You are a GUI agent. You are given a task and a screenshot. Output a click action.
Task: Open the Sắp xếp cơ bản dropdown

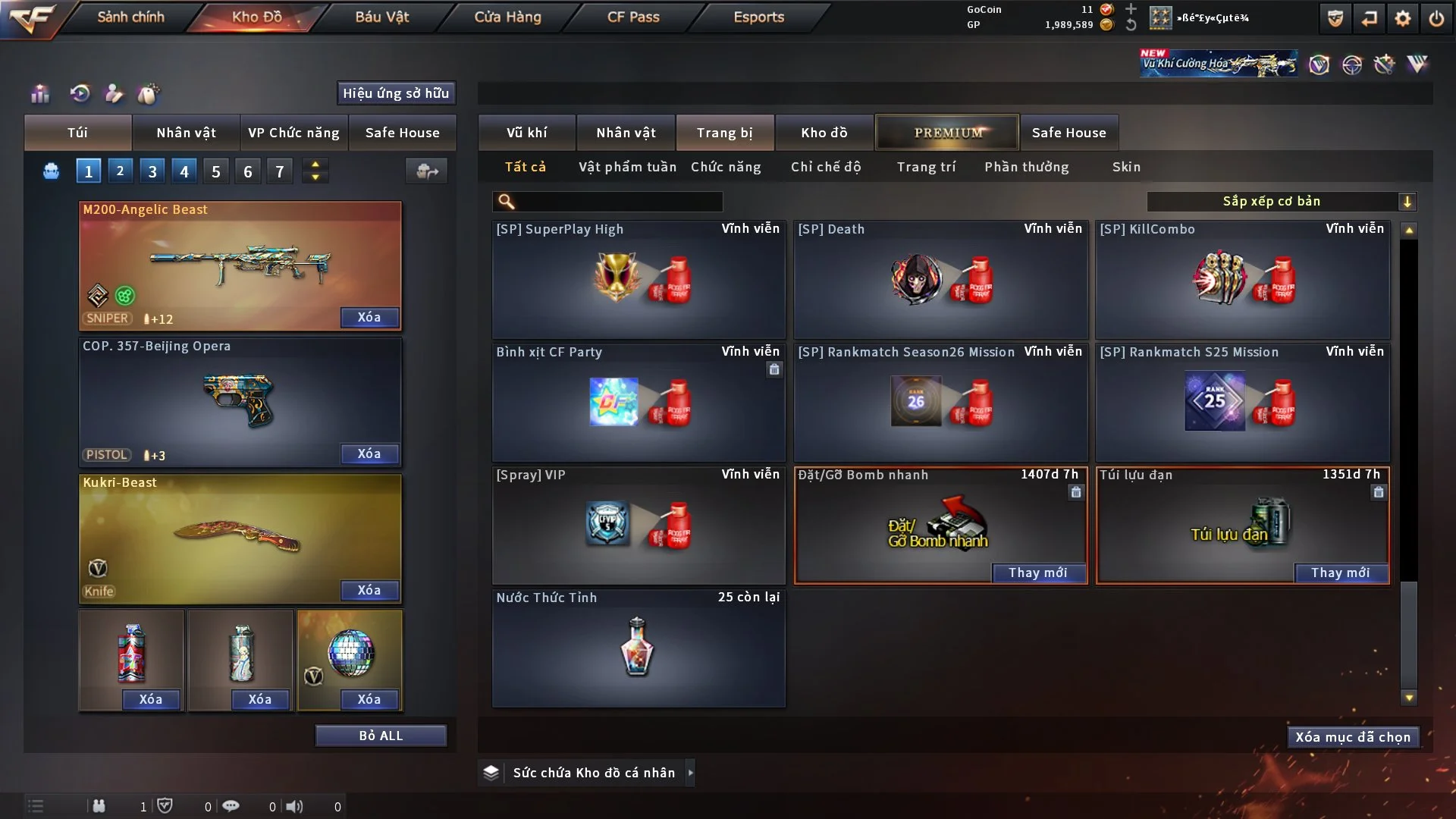click(x=1281, y=201)
